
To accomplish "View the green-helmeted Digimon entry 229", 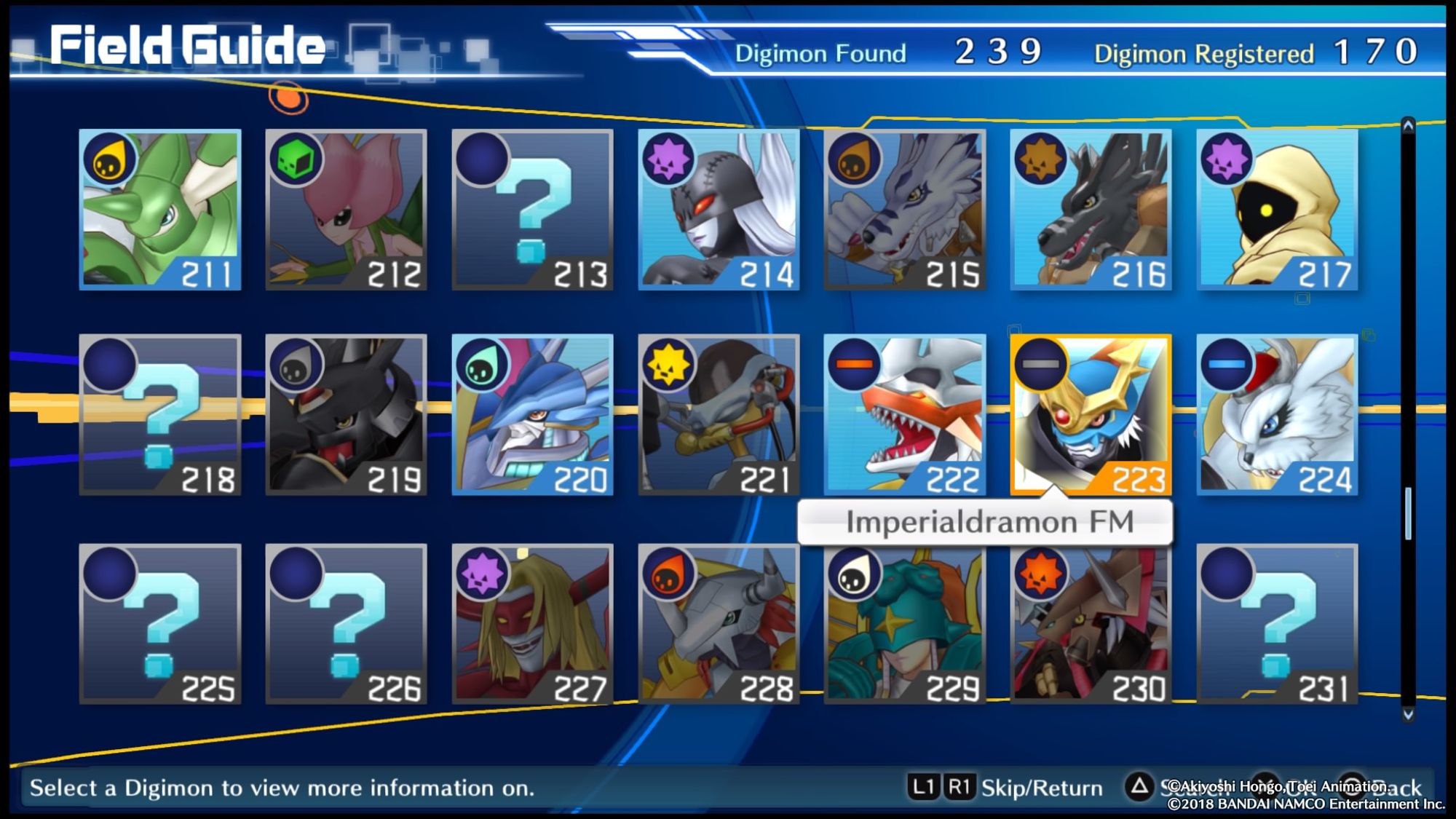I will (905, 624).
